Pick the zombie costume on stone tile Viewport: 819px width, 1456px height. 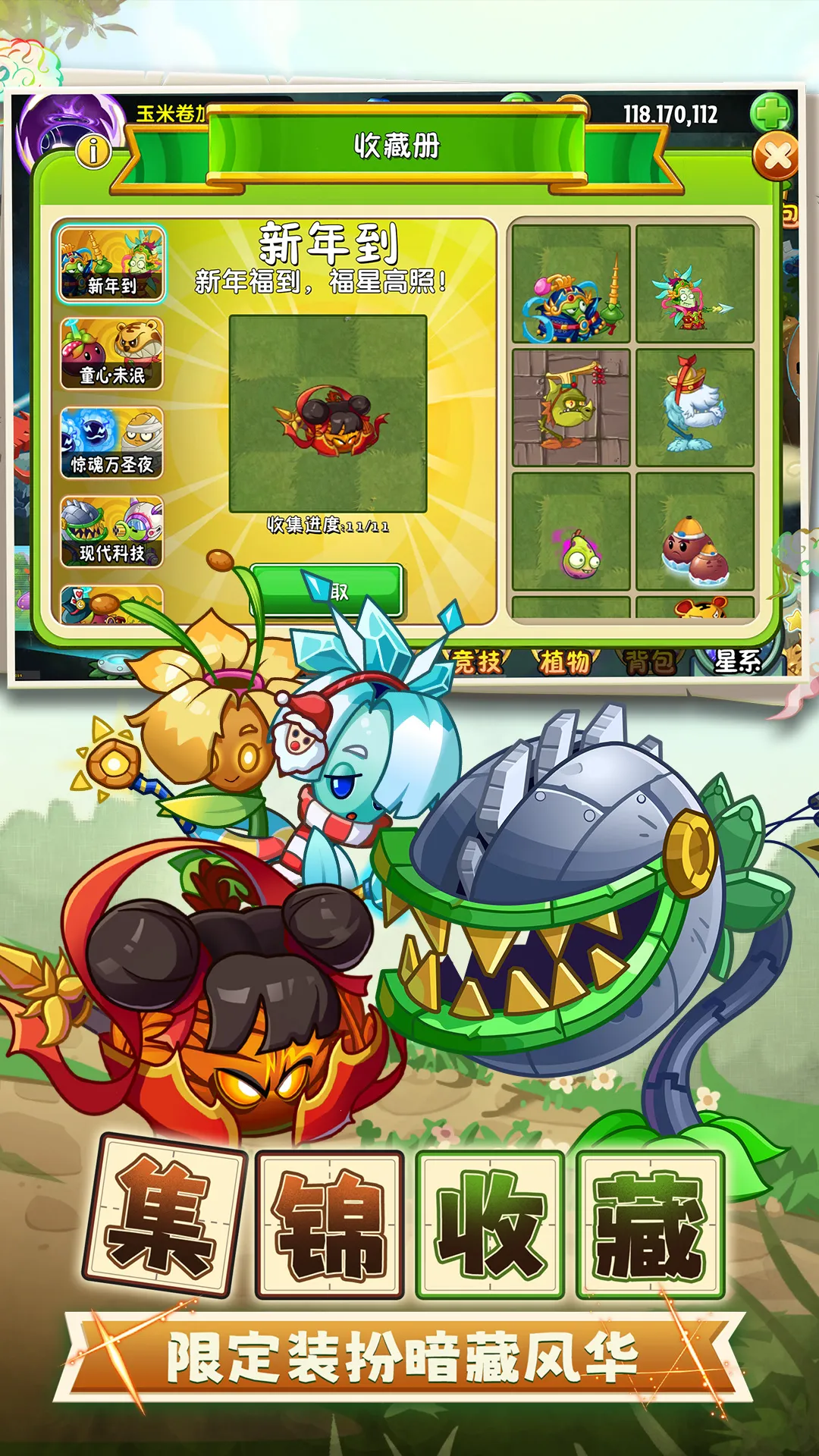click(571, 408)
